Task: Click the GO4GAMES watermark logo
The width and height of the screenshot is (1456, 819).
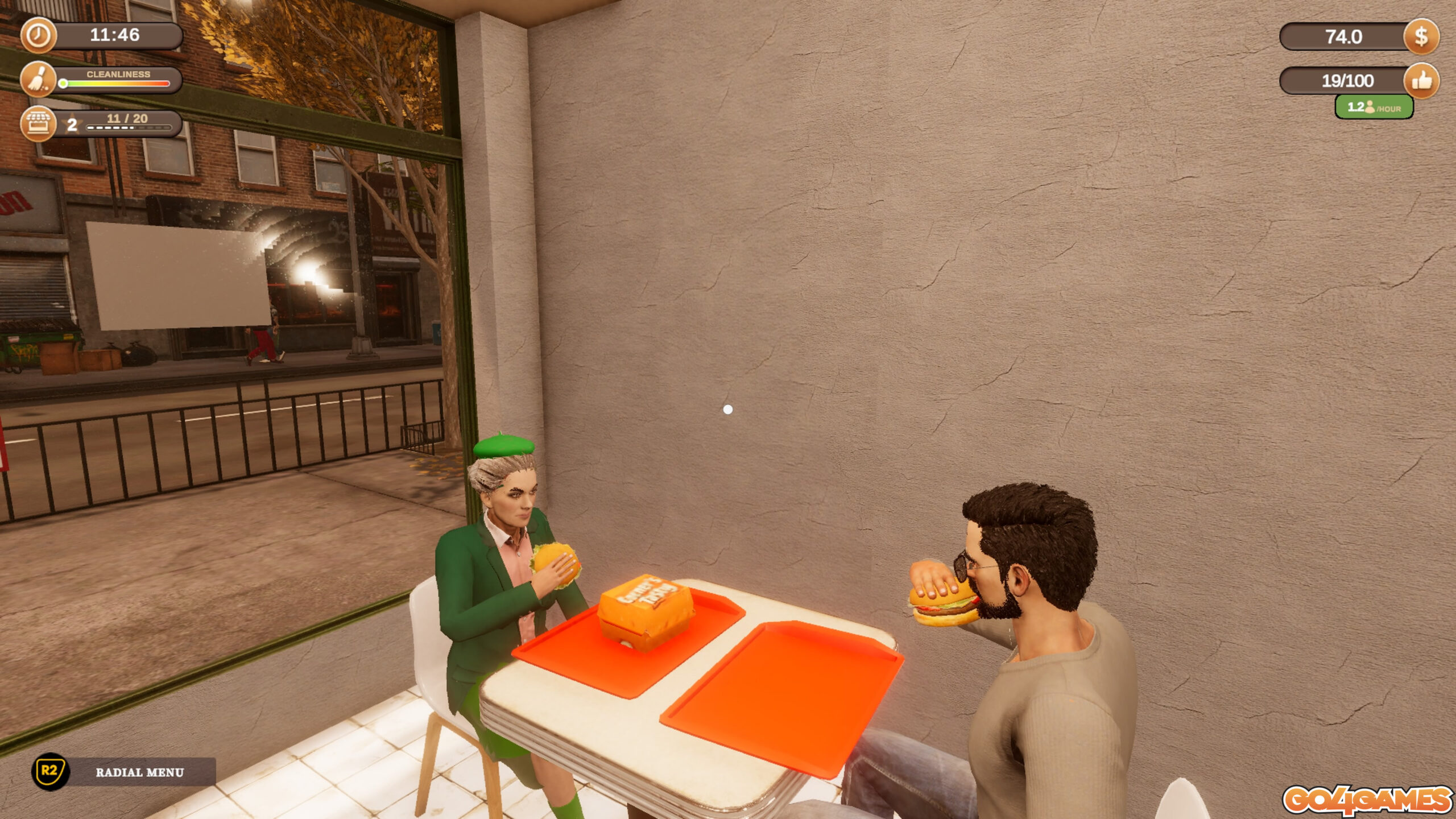Action: point(1366,801)
